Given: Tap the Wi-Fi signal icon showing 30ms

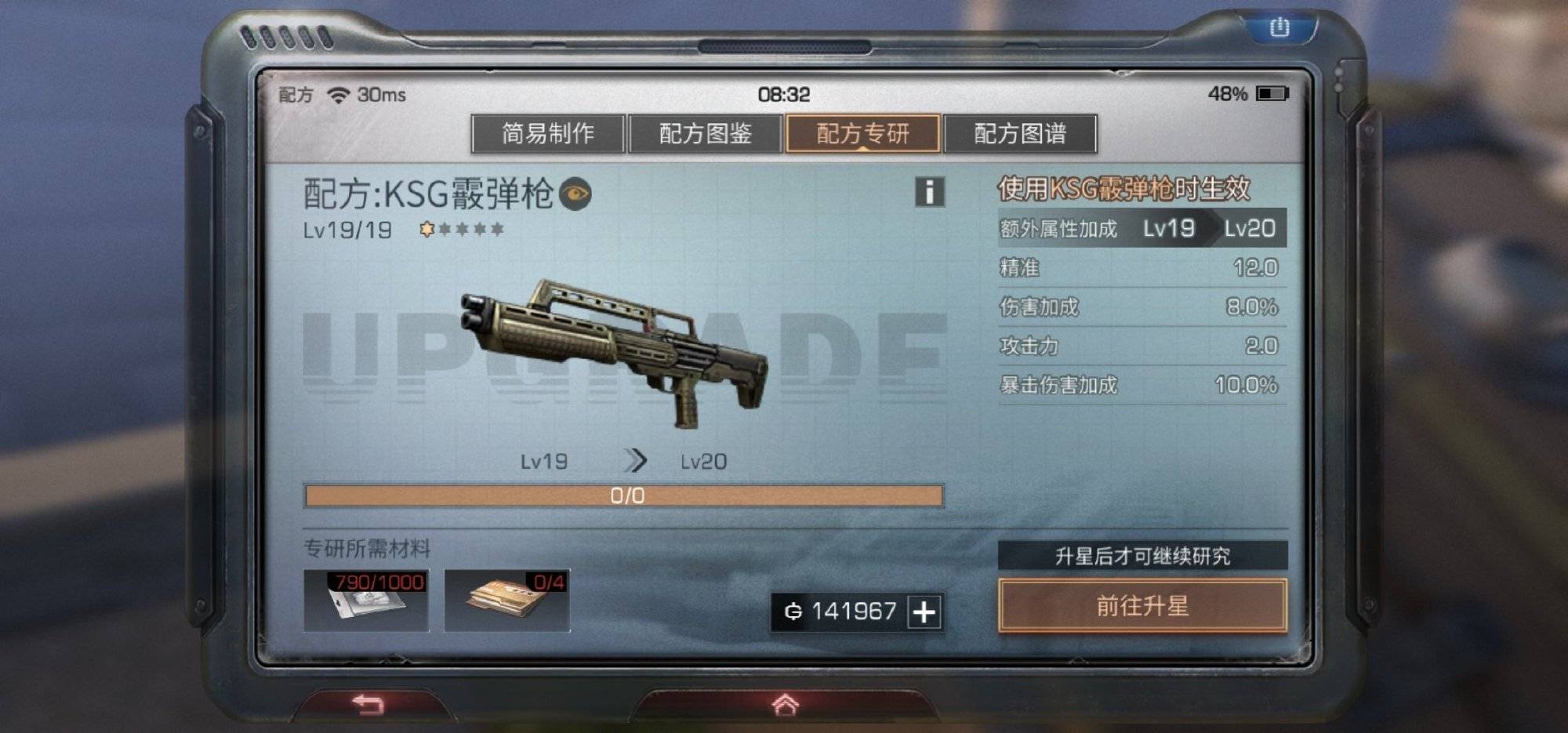Looking at the screenshot, I should point(340,93).
